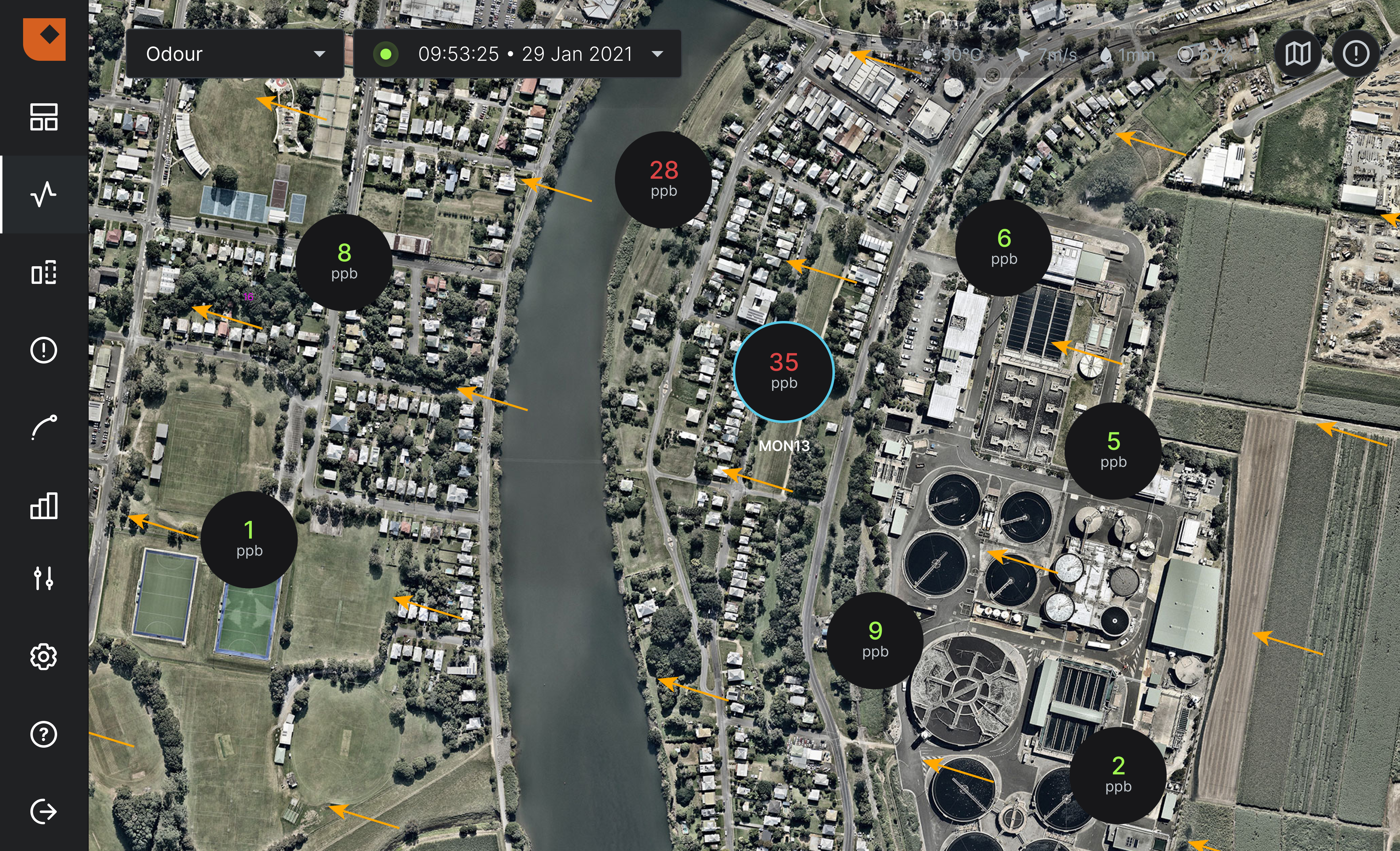
Task: Choose the 8 ppb monitor marker
Action: (x=344, y=262)
